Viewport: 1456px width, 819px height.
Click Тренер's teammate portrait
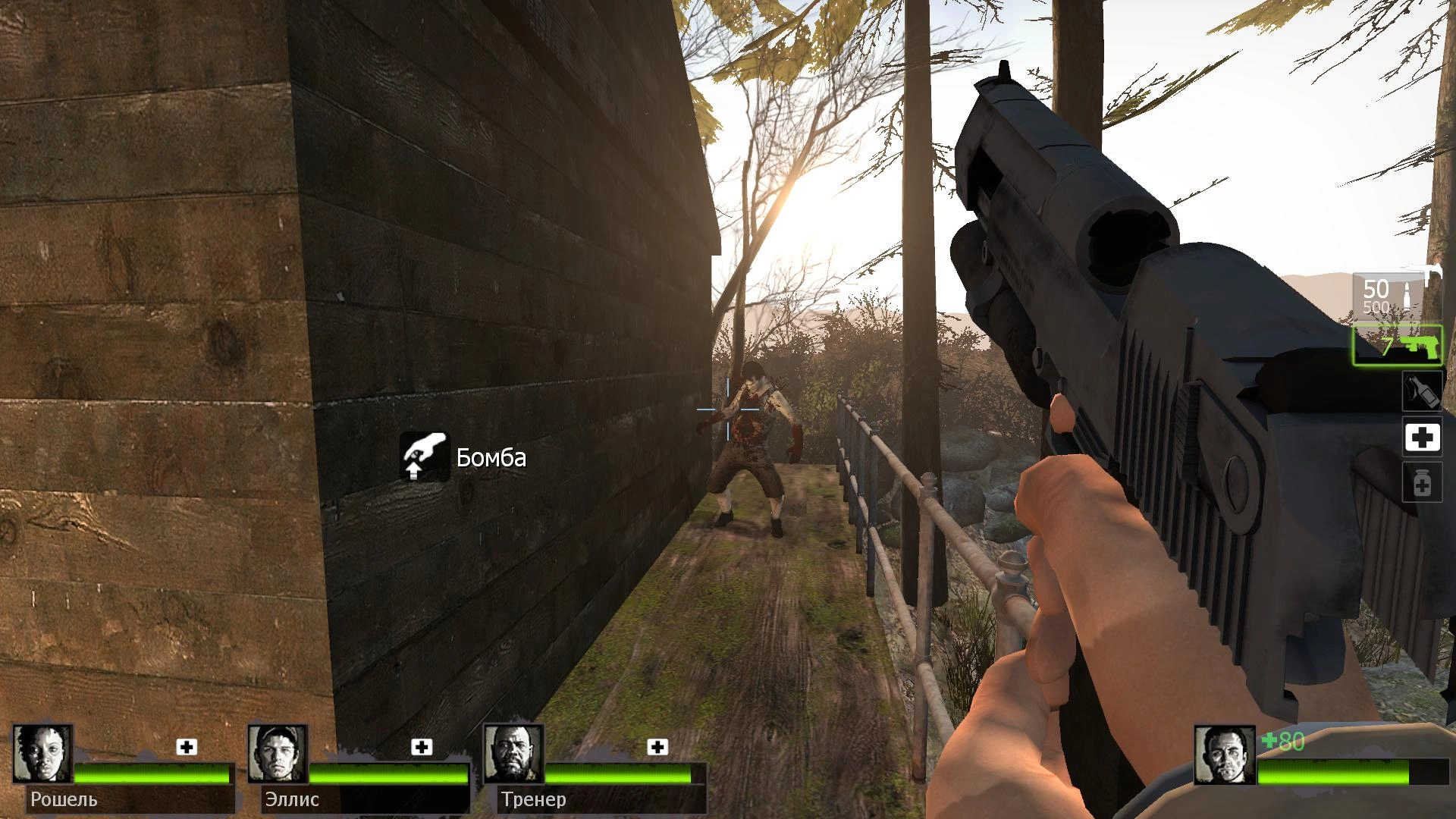(x=513, y=754)
